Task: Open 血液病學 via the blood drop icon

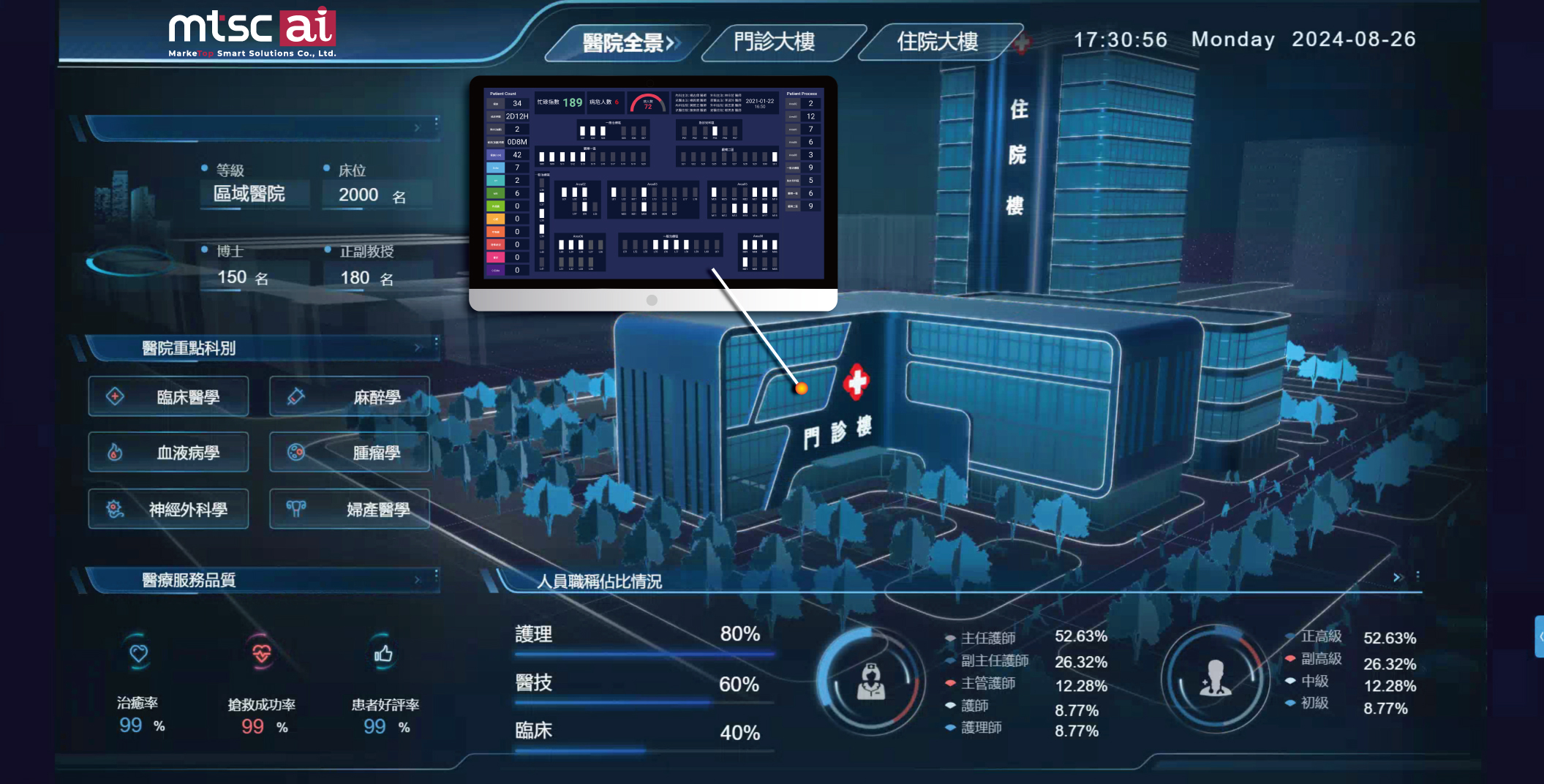Action: tap(114, 453)
